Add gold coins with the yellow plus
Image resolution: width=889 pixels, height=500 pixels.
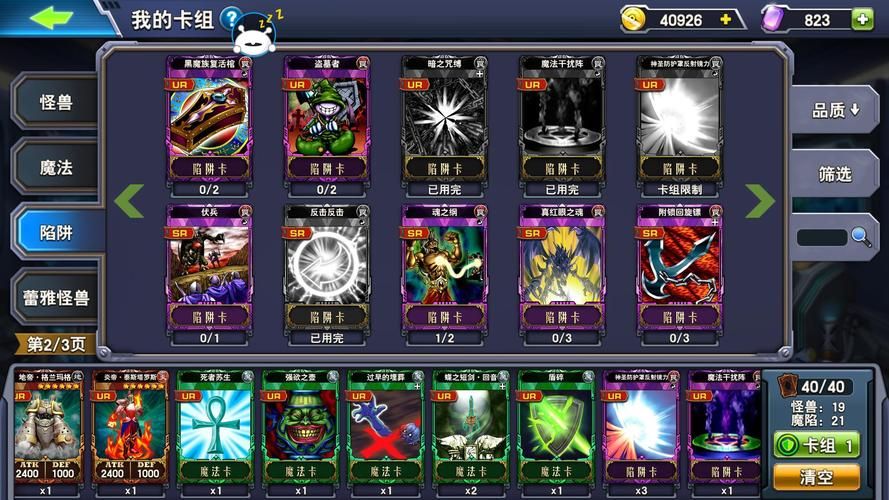tap(726, 19)
